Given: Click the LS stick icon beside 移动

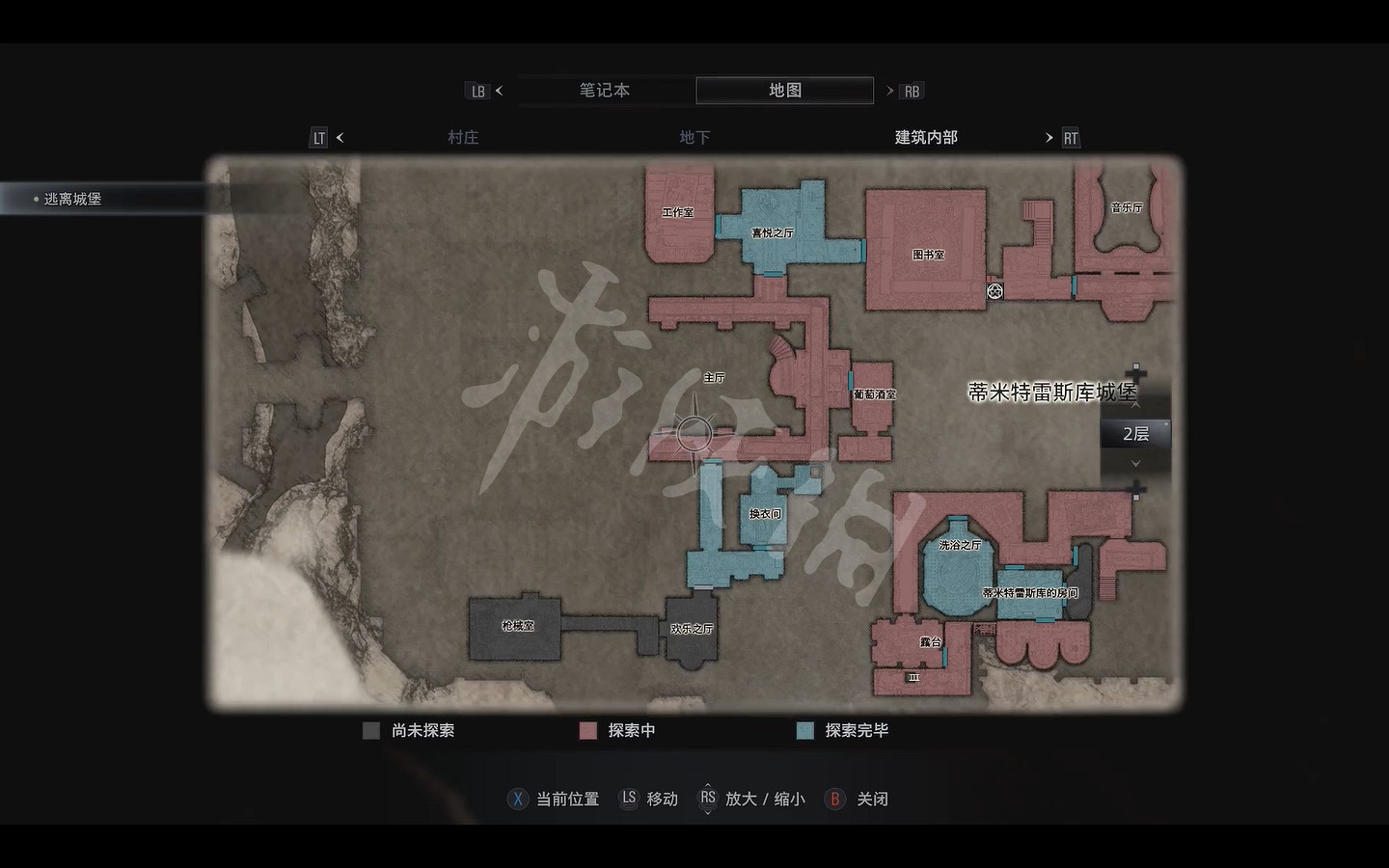Looking at the screenshot, I should click(x=628, y=799).
